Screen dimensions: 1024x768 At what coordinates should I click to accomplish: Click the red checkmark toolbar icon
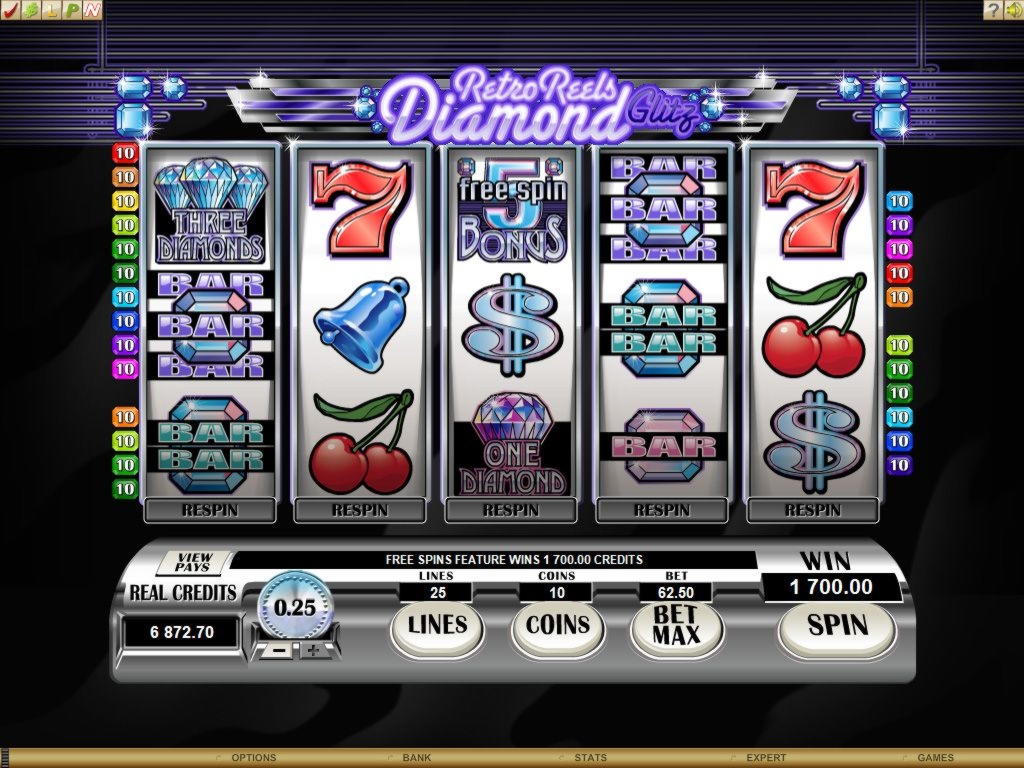click(x=12, y=10)
